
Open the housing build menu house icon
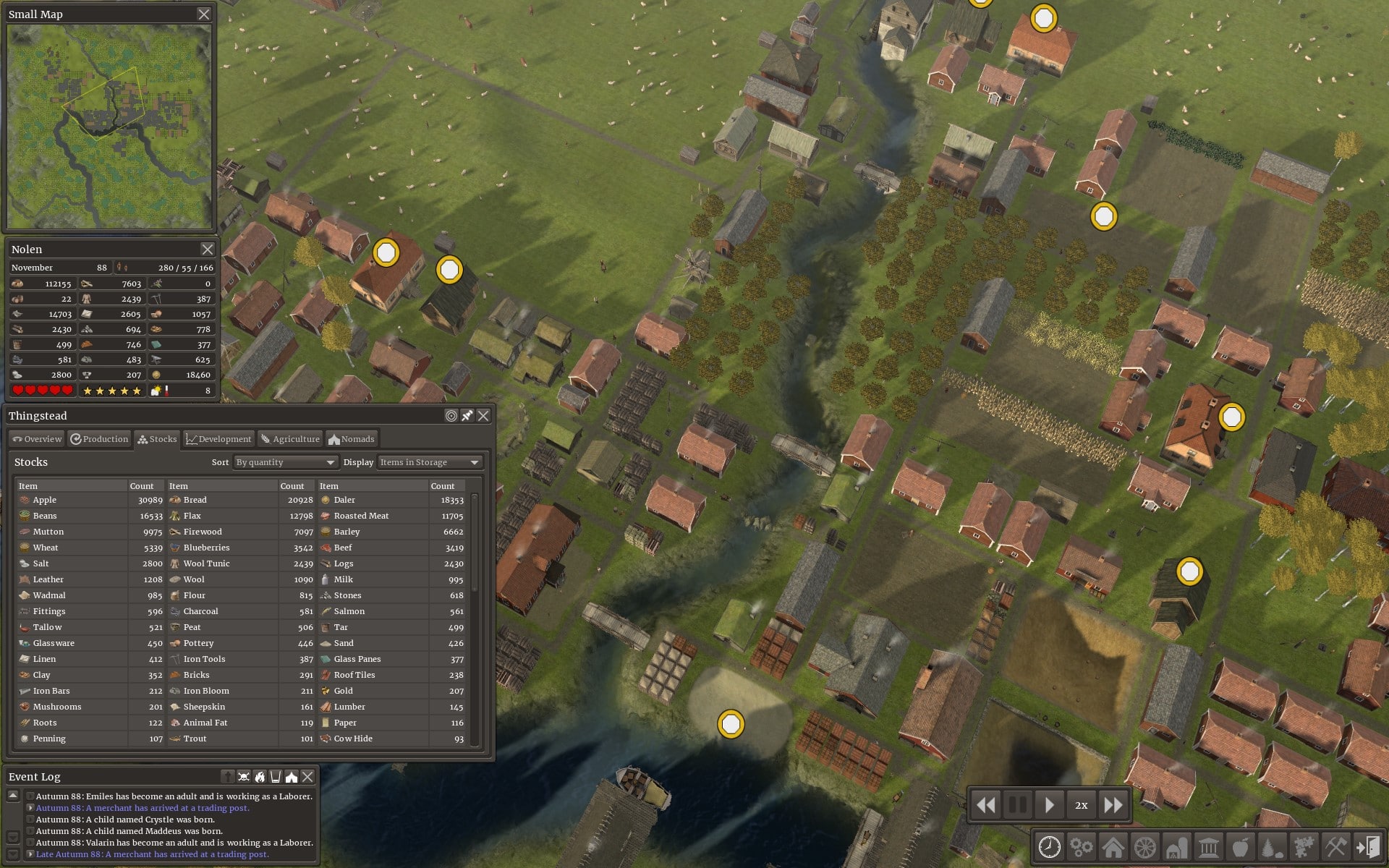(1113, 846)
